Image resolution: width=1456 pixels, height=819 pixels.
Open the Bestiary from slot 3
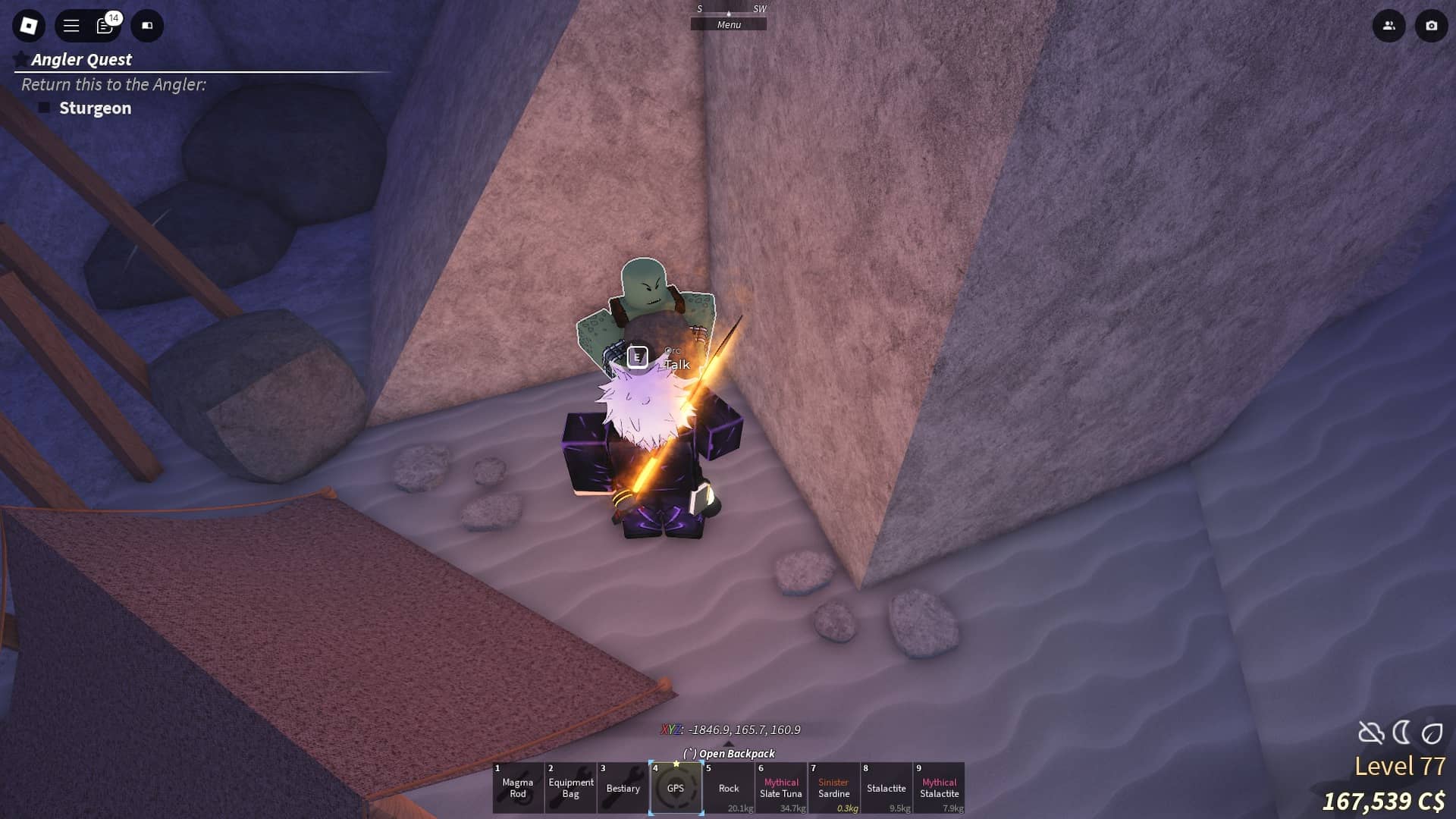tap(623, 789)
